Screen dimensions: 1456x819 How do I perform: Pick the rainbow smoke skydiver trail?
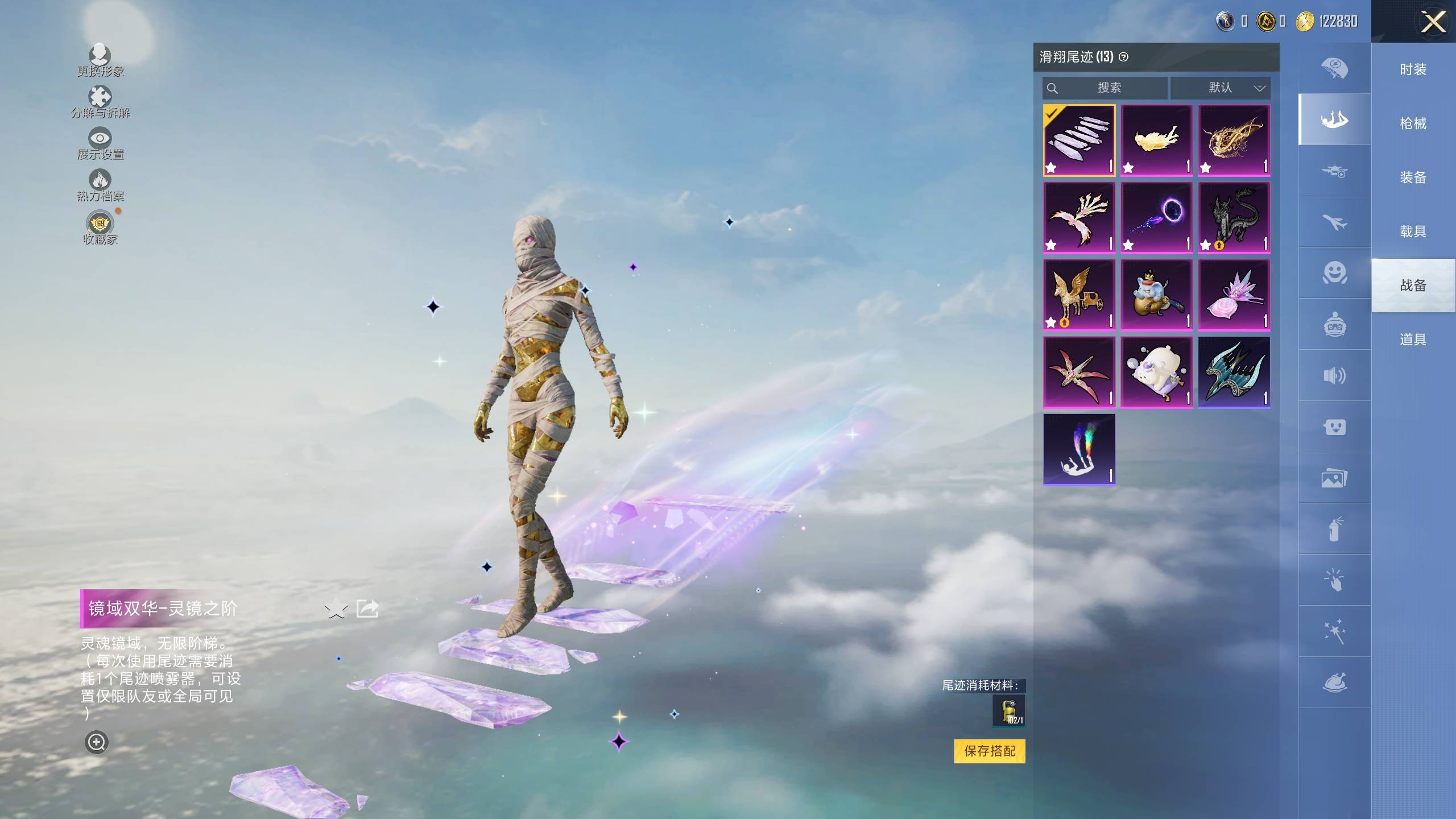(x=1079, y=449)
